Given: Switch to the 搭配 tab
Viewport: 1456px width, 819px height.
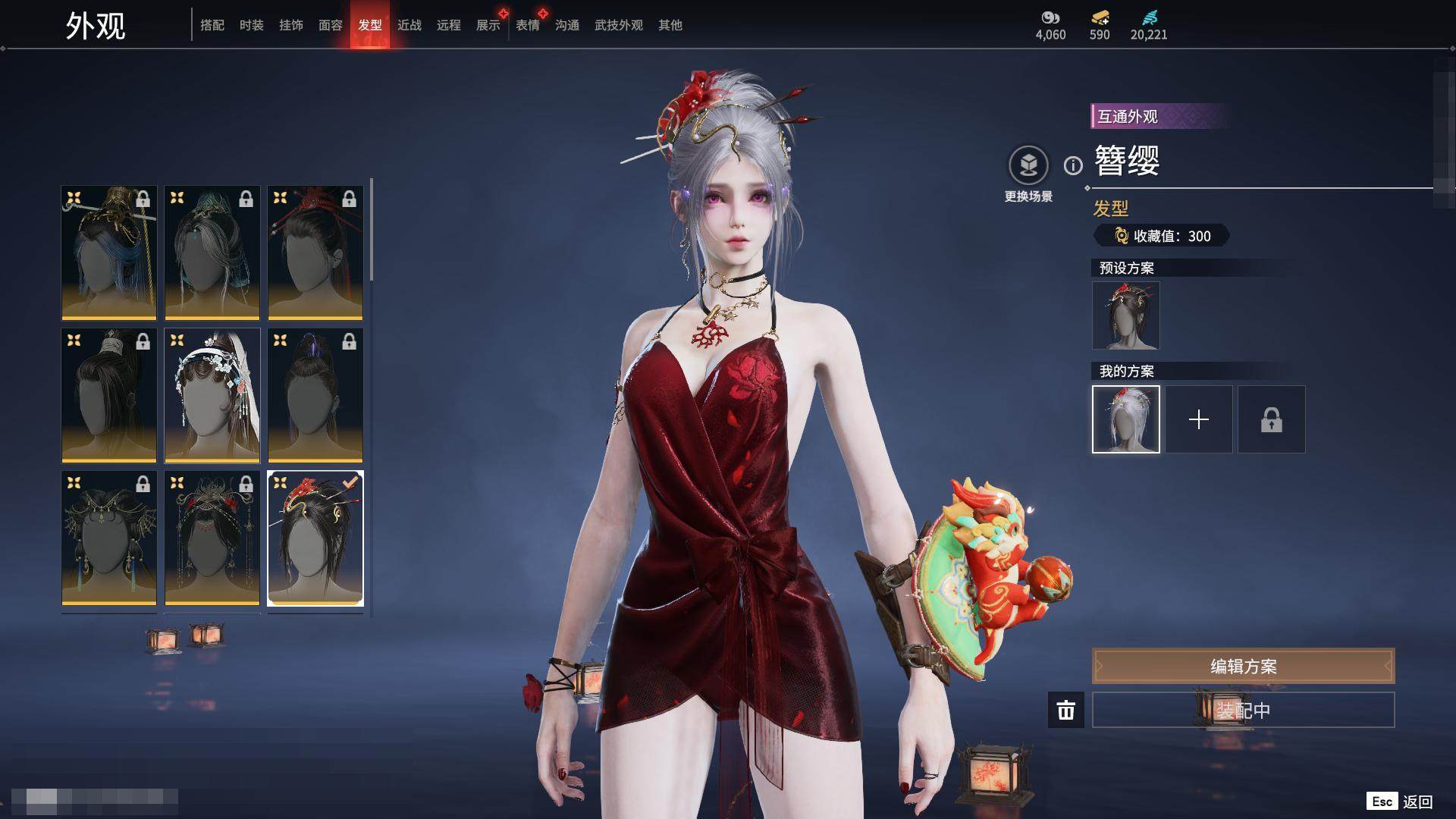Looking at the screenshot, I should 212,25.
